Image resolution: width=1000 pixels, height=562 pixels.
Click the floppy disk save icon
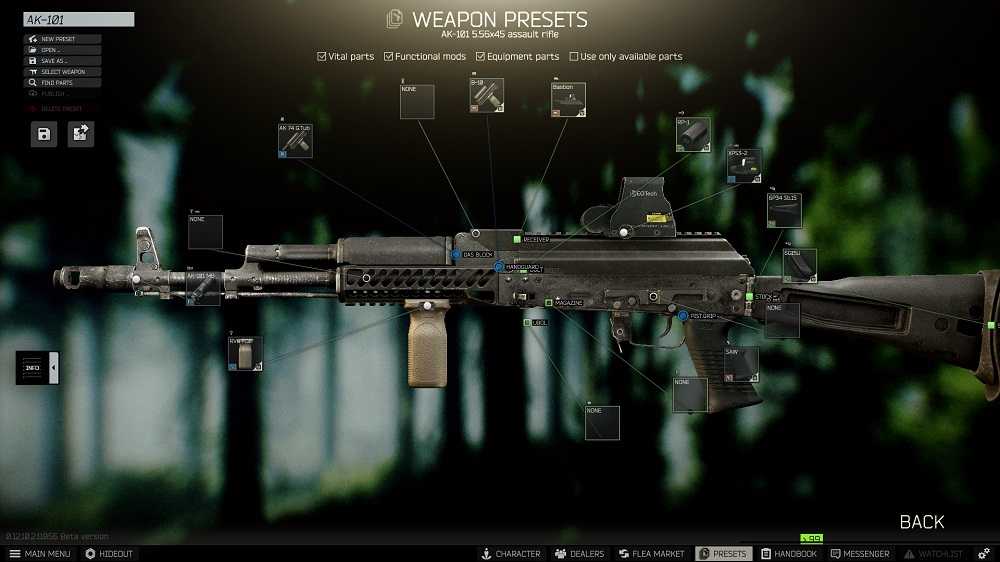point(44,134)
